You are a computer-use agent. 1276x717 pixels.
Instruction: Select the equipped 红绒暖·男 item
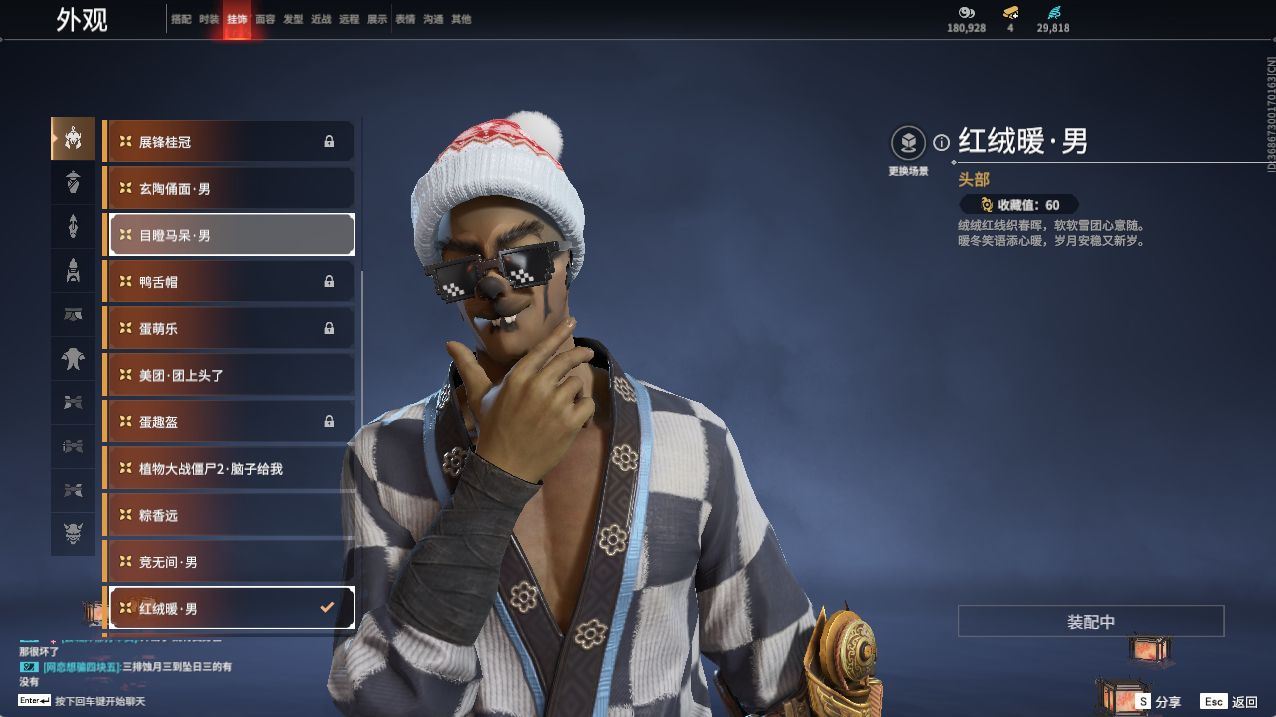[230, 608]
